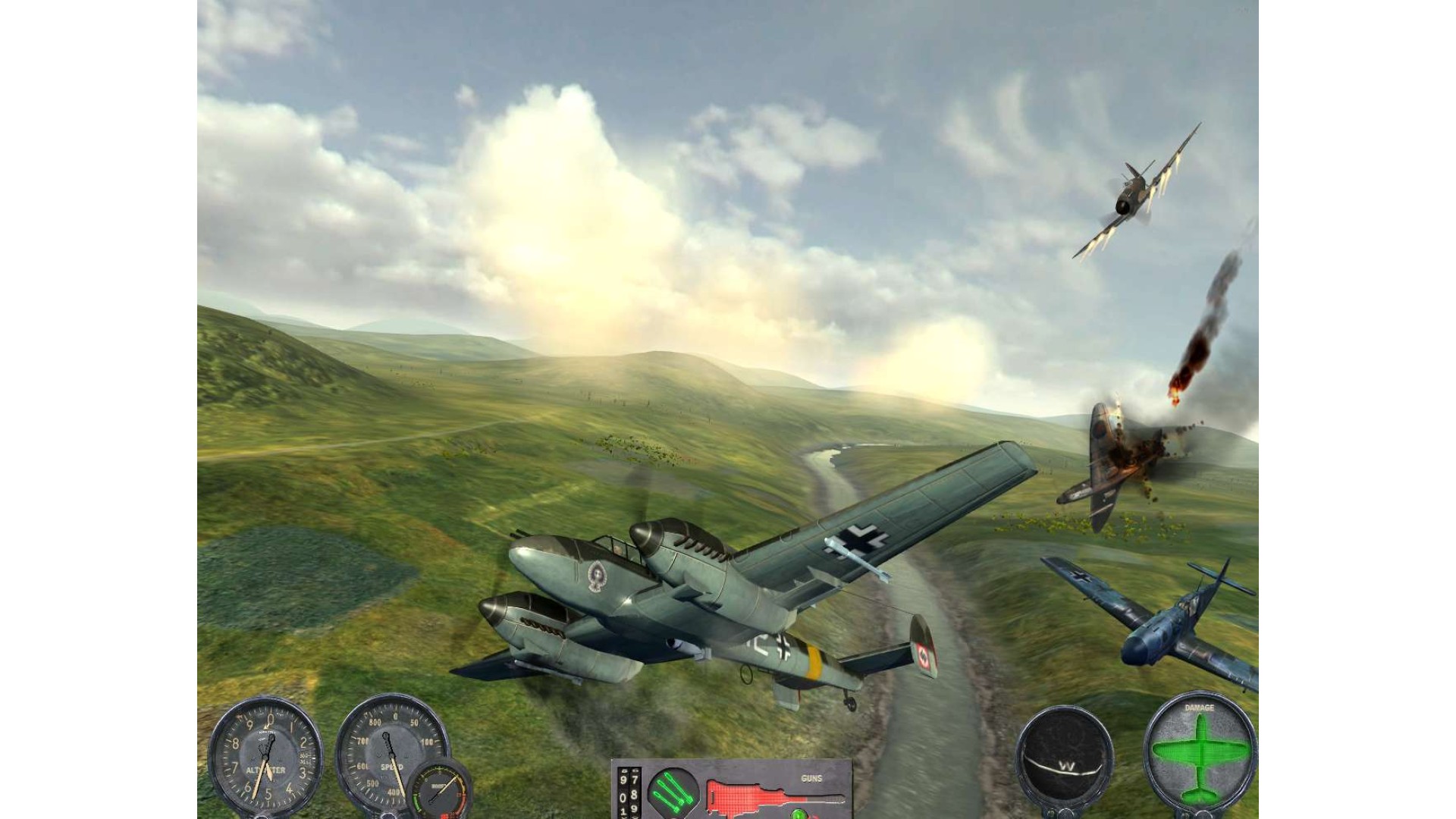The height and width of the screenshot is (819, 1456).
Task: Click the artificial horizon gauge
Action: click(x=1064, y=755)
